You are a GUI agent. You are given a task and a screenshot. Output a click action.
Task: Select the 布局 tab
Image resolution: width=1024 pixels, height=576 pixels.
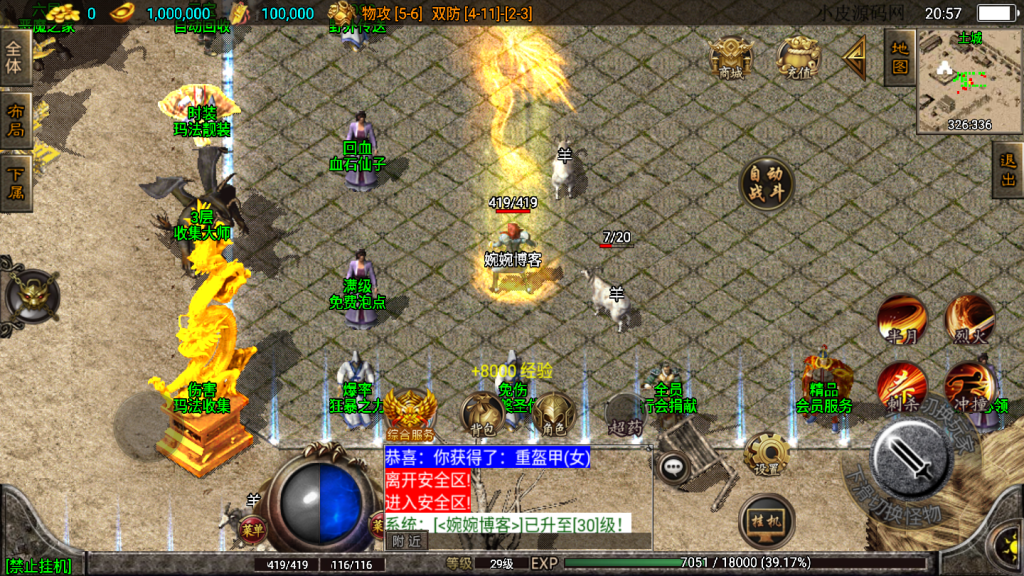[x=15, y=120]
